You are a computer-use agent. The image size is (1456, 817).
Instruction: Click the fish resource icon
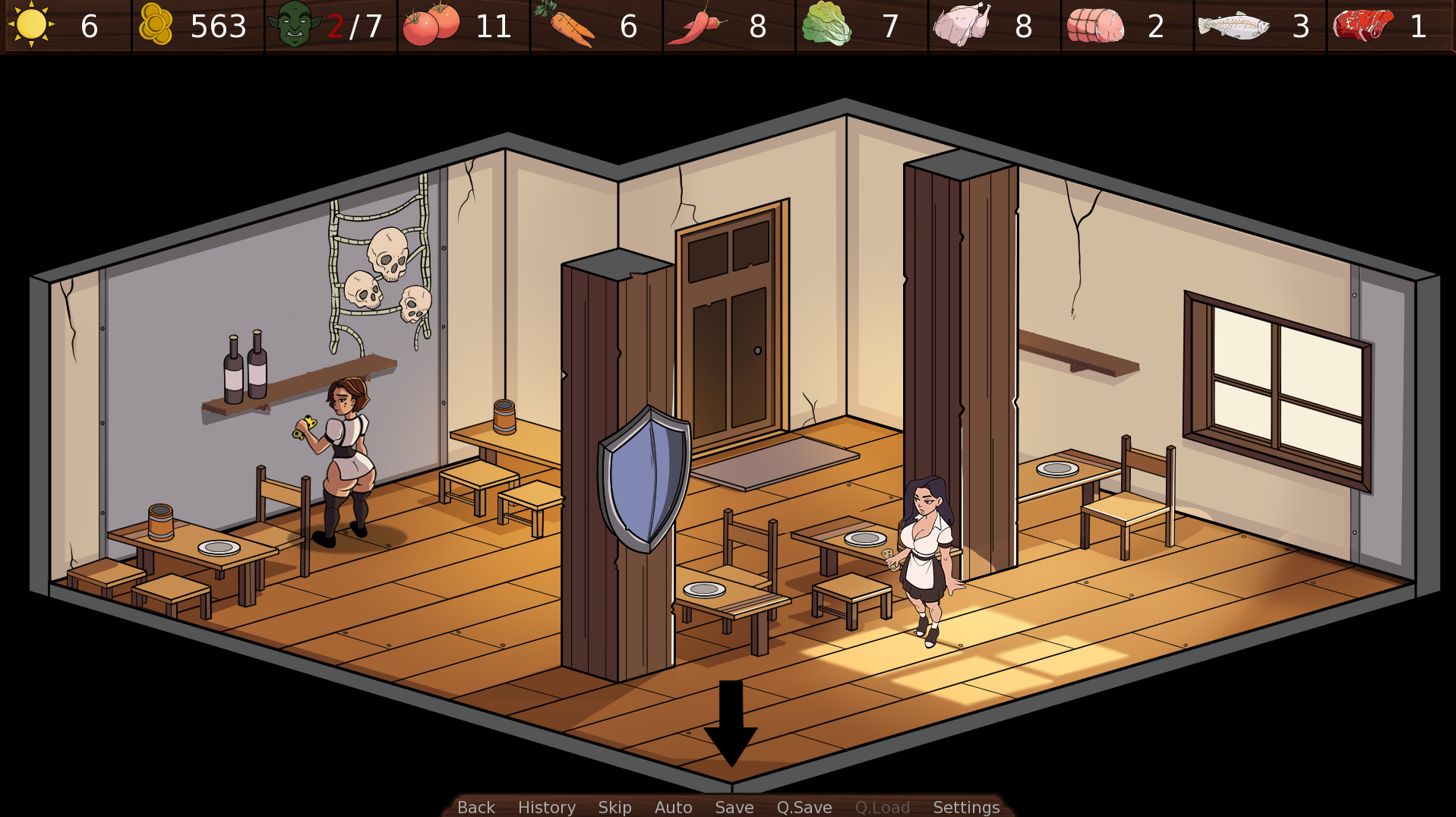click(1234, 26)
